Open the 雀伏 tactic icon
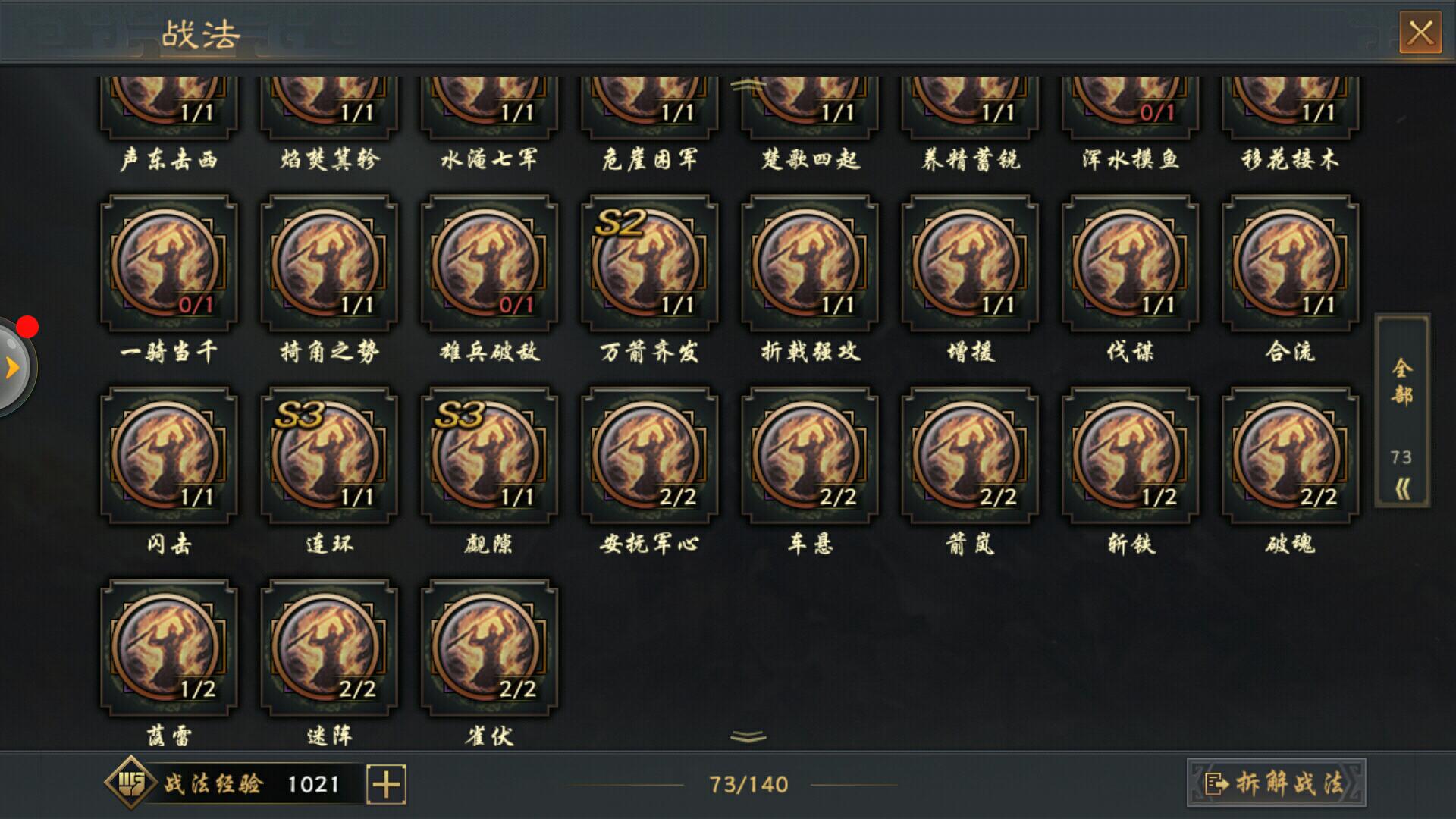1456x819 pixels. [x=488, y=648]
